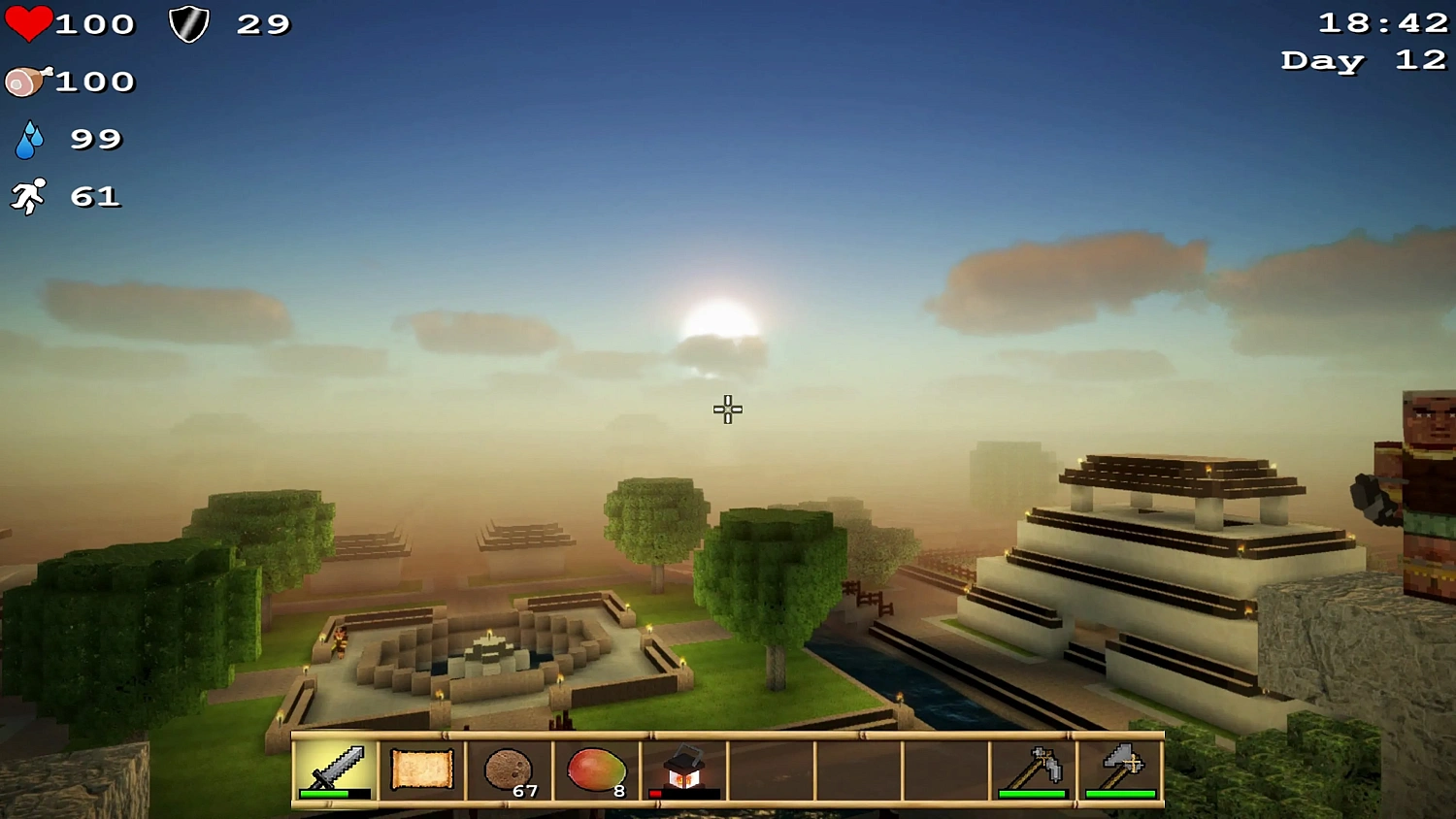The height and width of the screenshot is (819, 1456).
Task: Click the Day 12 counter
Action: [x=1362, y=60]
